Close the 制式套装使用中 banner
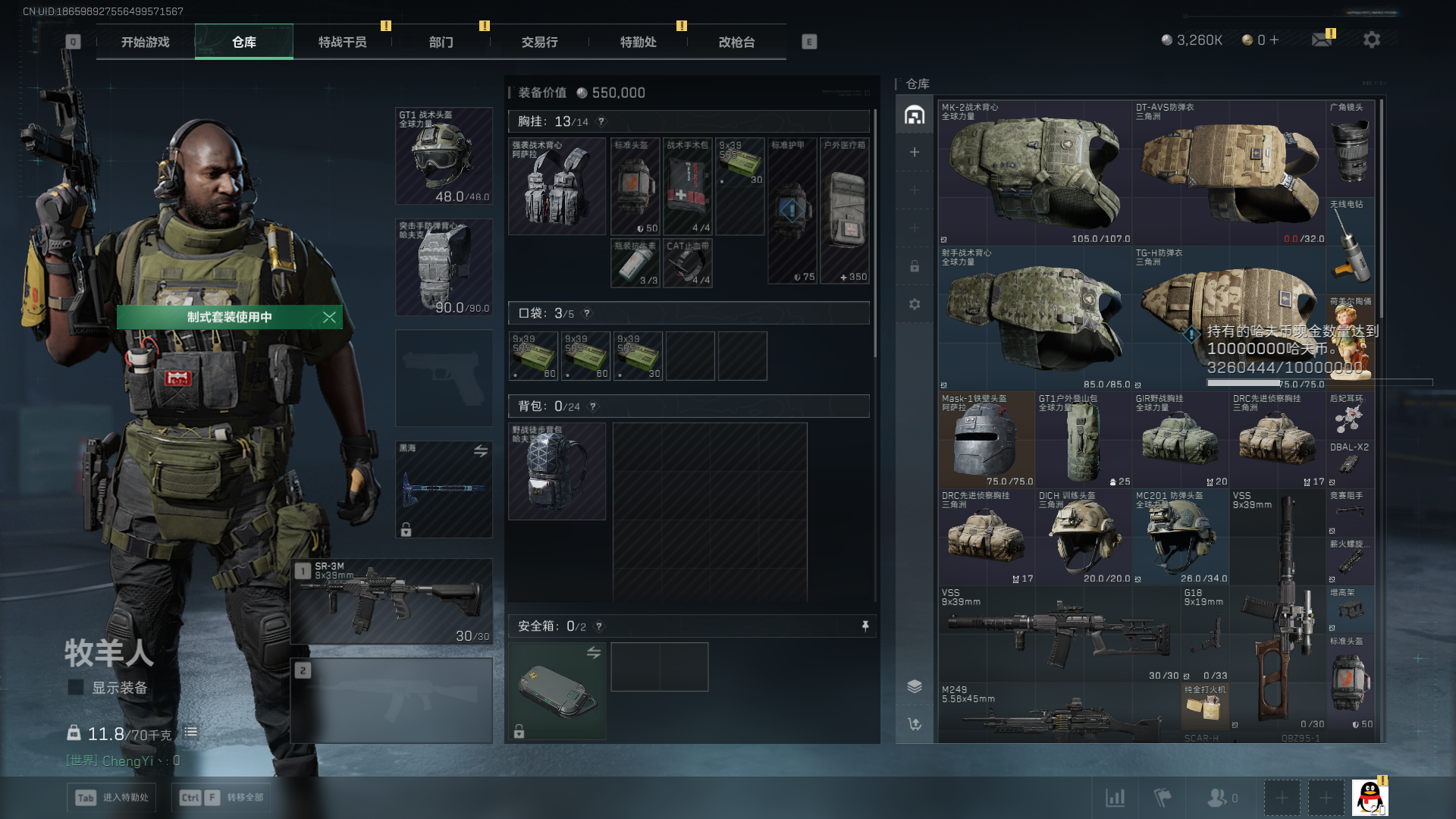The image size is (1456, 819). click(x=329, y=317)
